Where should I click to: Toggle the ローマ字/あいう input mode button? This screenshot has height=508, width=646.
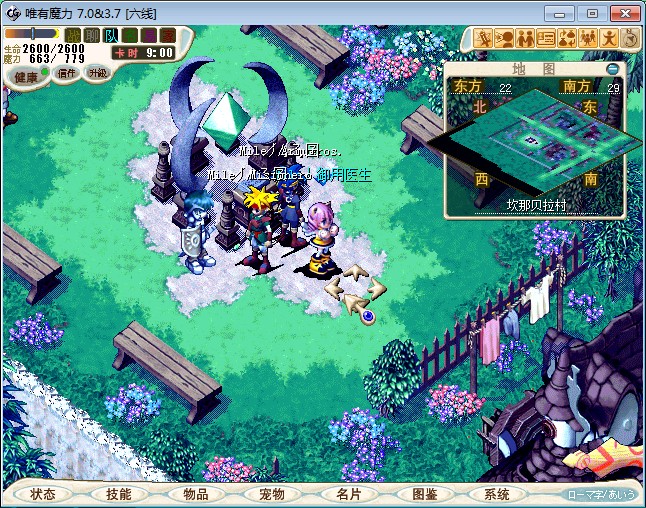click(x=601, y=494)
